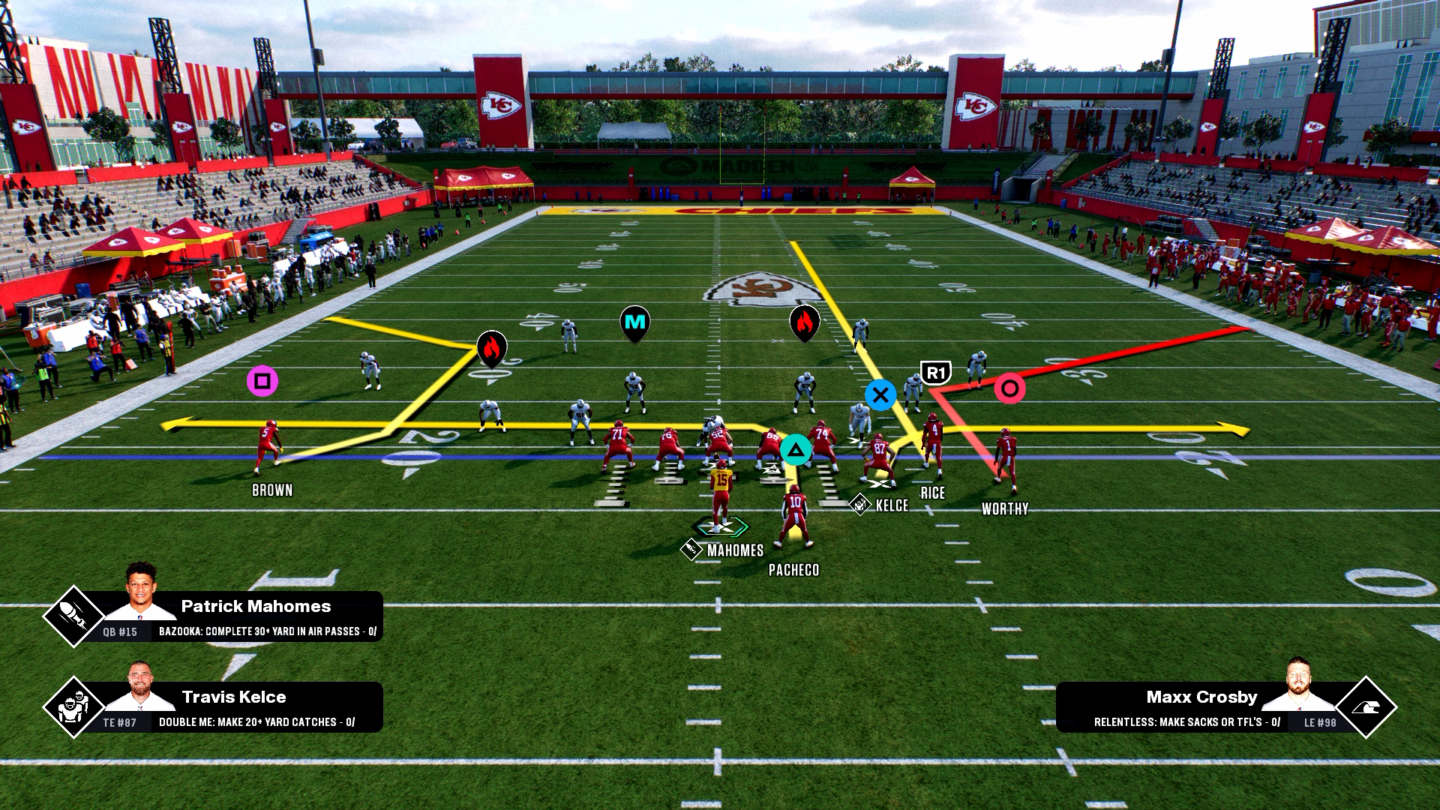Click the left flame hot-route marker
This screenshot has height=810, width=1440.
point(491,348)
